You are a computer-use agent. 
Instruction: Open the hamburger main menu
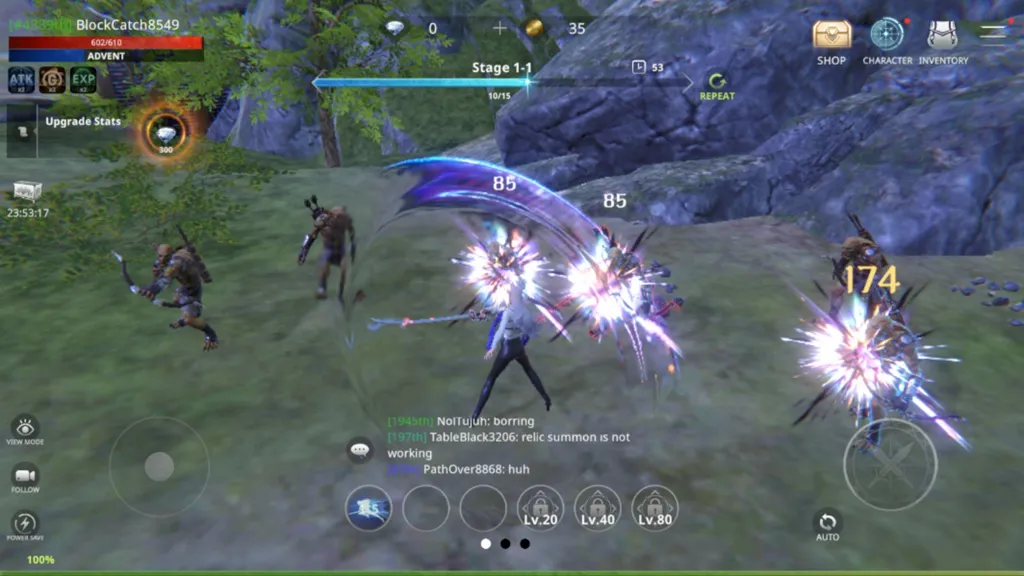[x=993, y=32]
